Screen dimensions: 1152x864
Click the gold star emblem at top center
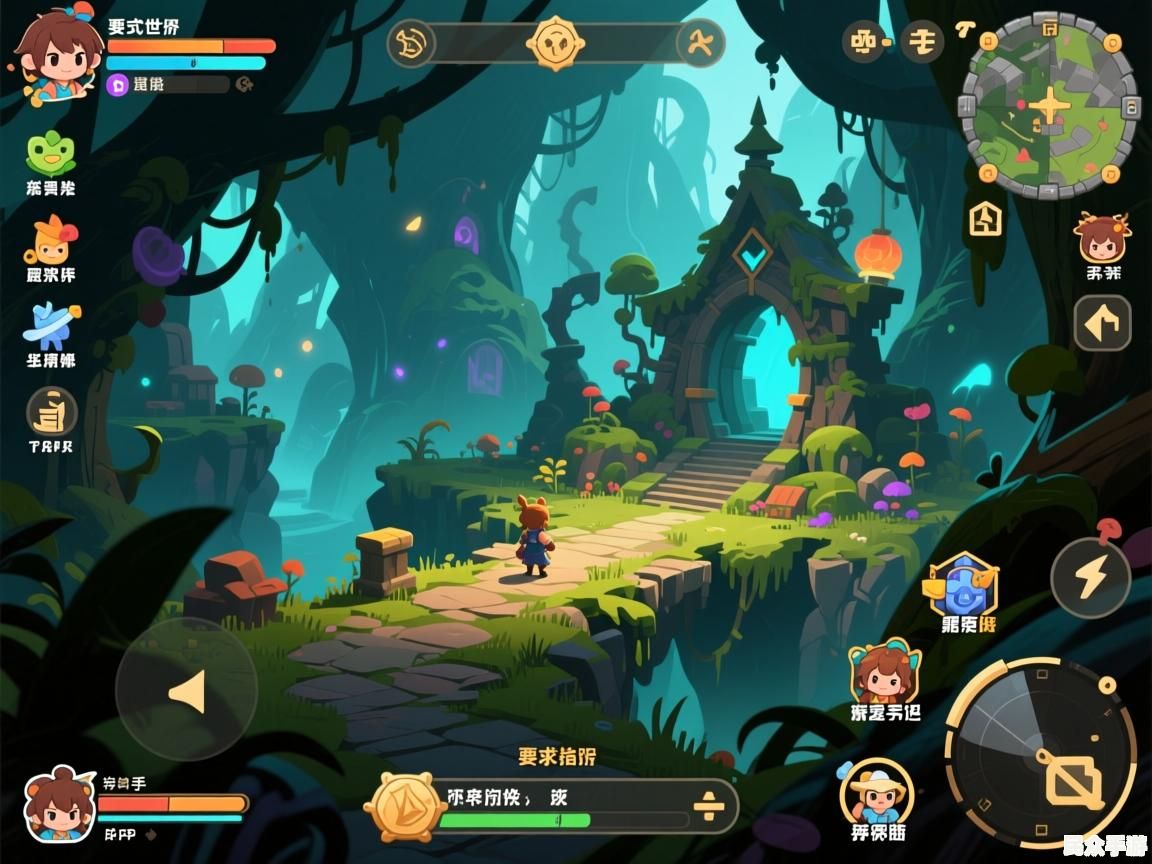click(x=555, y=43)
